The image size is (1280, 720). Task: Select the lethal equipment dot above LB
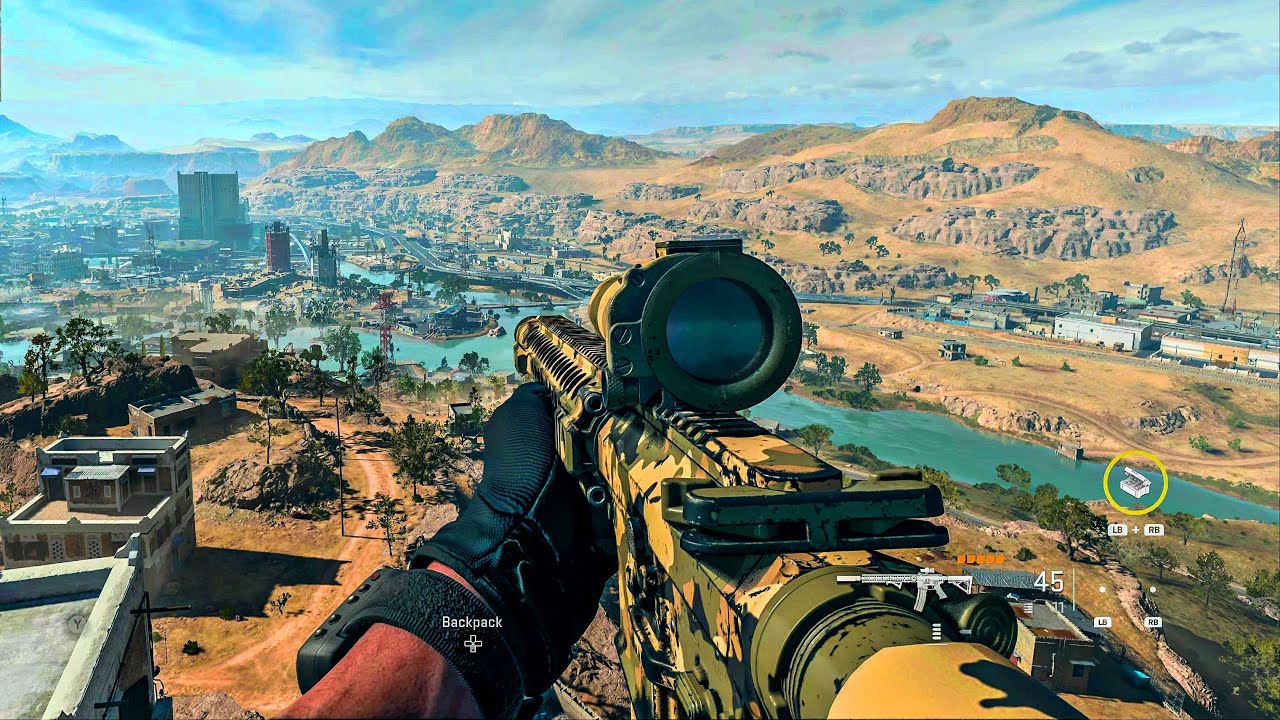(1102, 589)
